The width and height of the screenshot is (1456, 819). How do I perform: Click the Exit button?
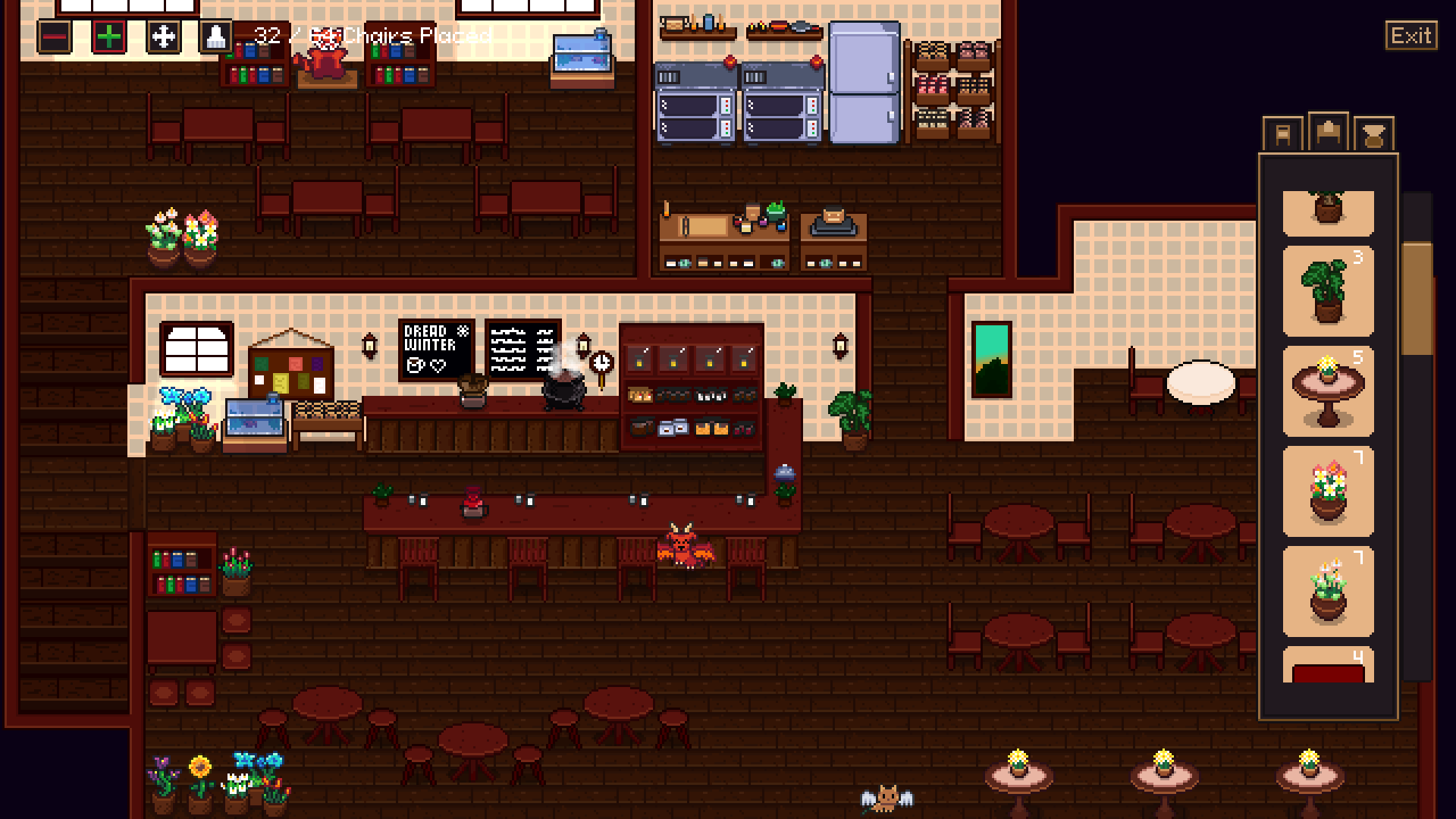[x=1410, y=36]
